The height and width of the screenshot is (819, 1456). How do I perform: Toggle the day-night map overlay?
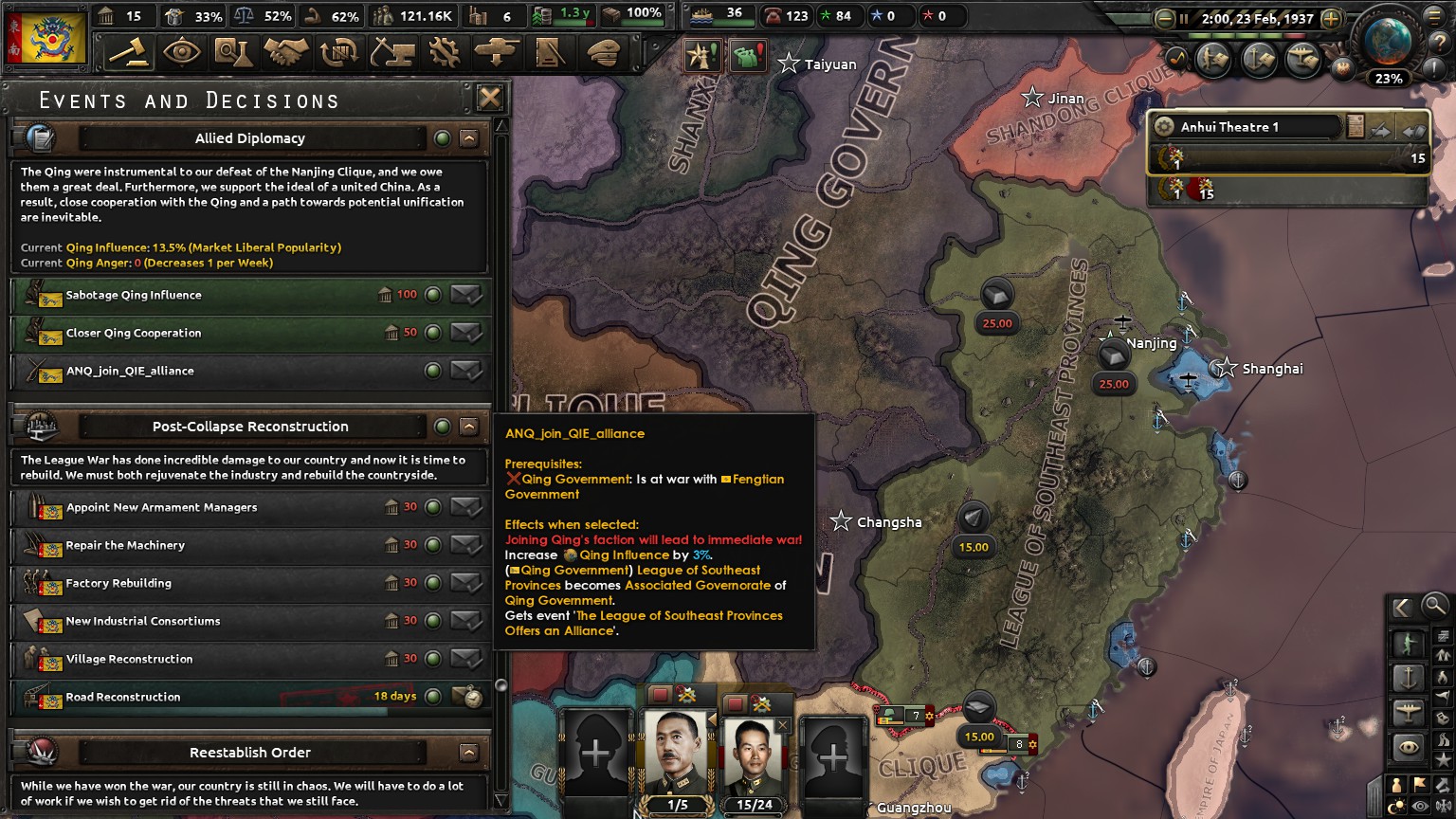point(1395,803)
